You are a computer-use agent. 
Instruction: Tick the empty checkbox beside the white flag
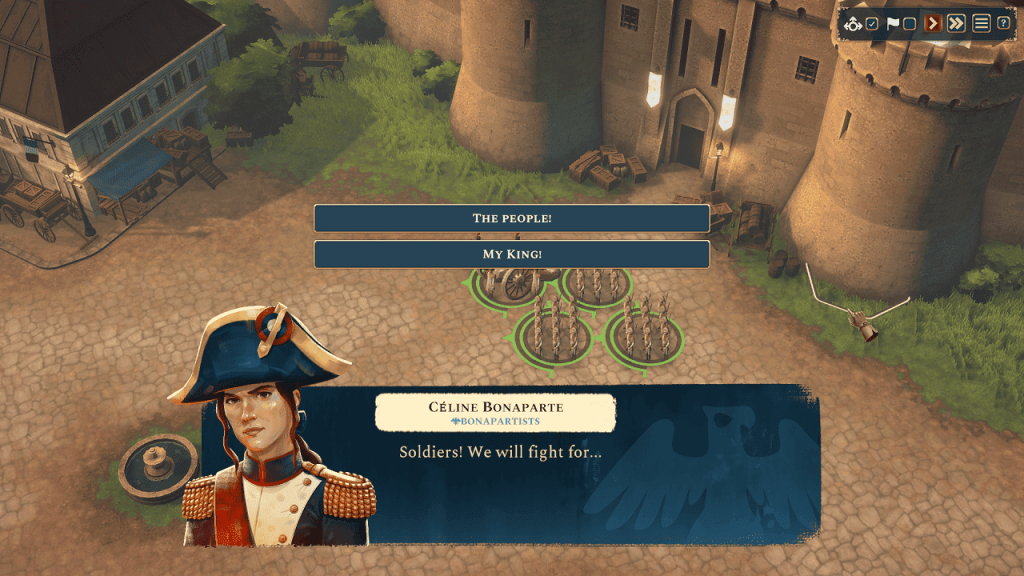(909, 24)
